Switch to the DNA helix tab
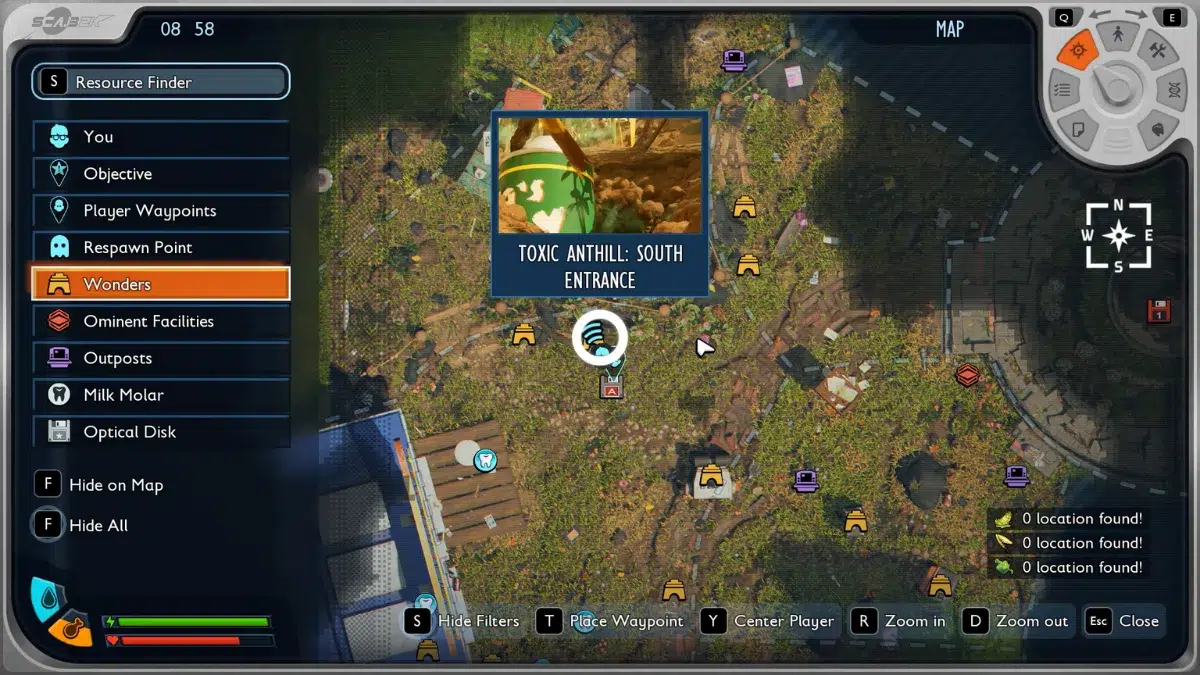The width and height of the screenshot is (1200, 675). (x=1171, y=90)
